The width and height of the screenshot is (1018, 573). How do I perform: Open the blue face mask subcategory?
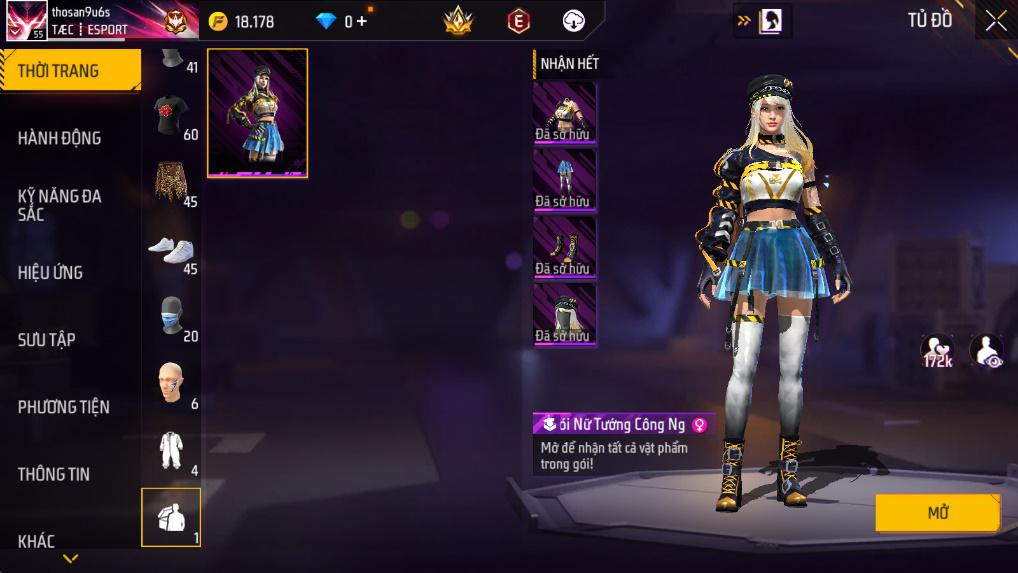pos(171,317)
